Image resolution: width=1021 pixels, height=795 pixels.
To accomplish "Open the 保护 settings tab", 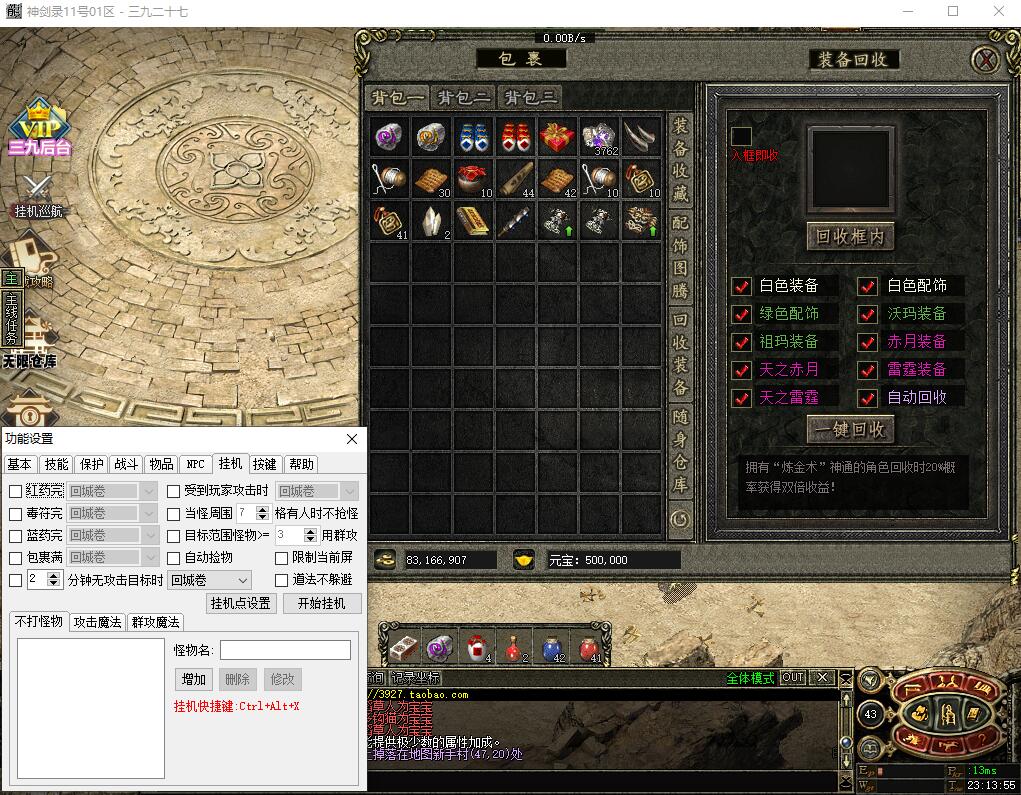I will 92,464.
